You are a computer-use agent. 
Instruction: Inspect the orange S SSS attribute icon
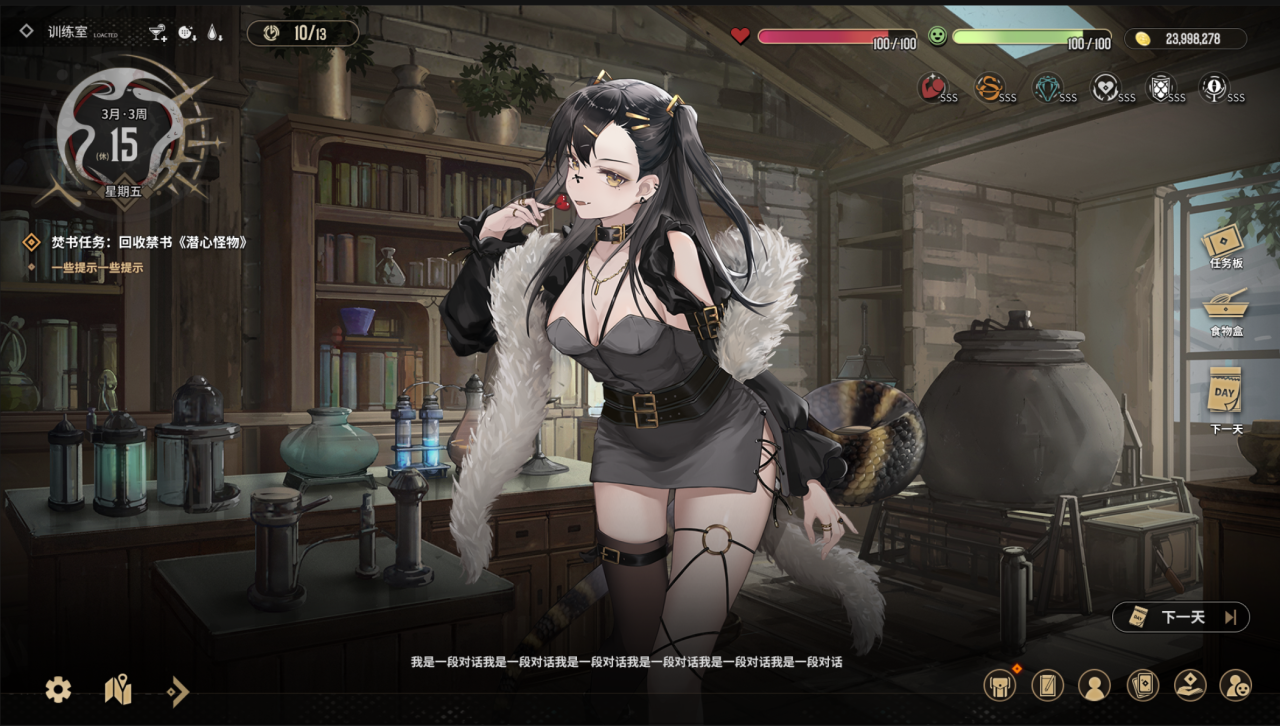click(990, 88)
